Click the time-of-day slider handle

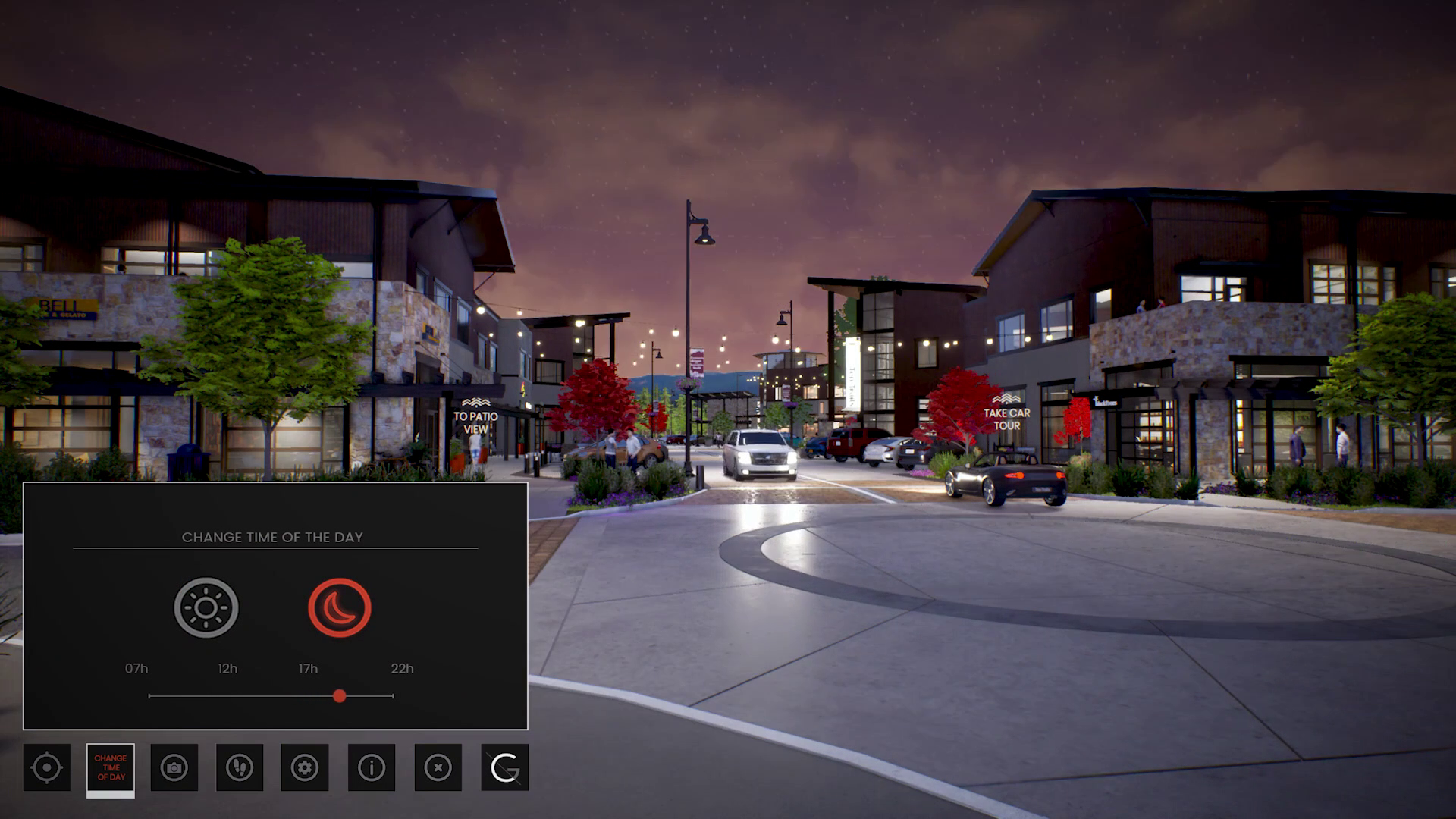coord(339,695)
